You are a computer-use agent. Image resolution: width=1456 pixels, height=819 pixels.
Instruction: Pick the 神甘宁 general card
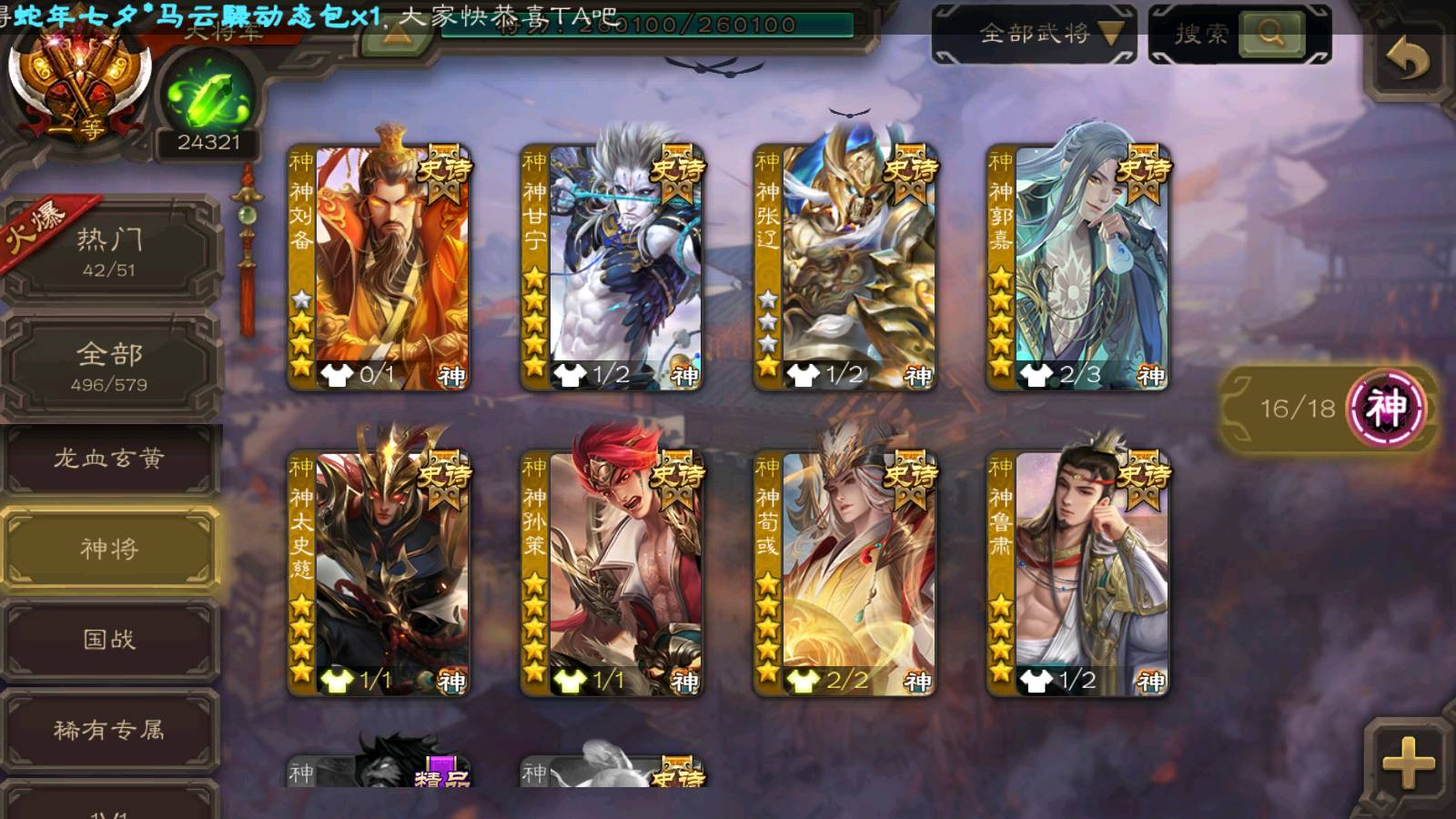coord(612,268)
